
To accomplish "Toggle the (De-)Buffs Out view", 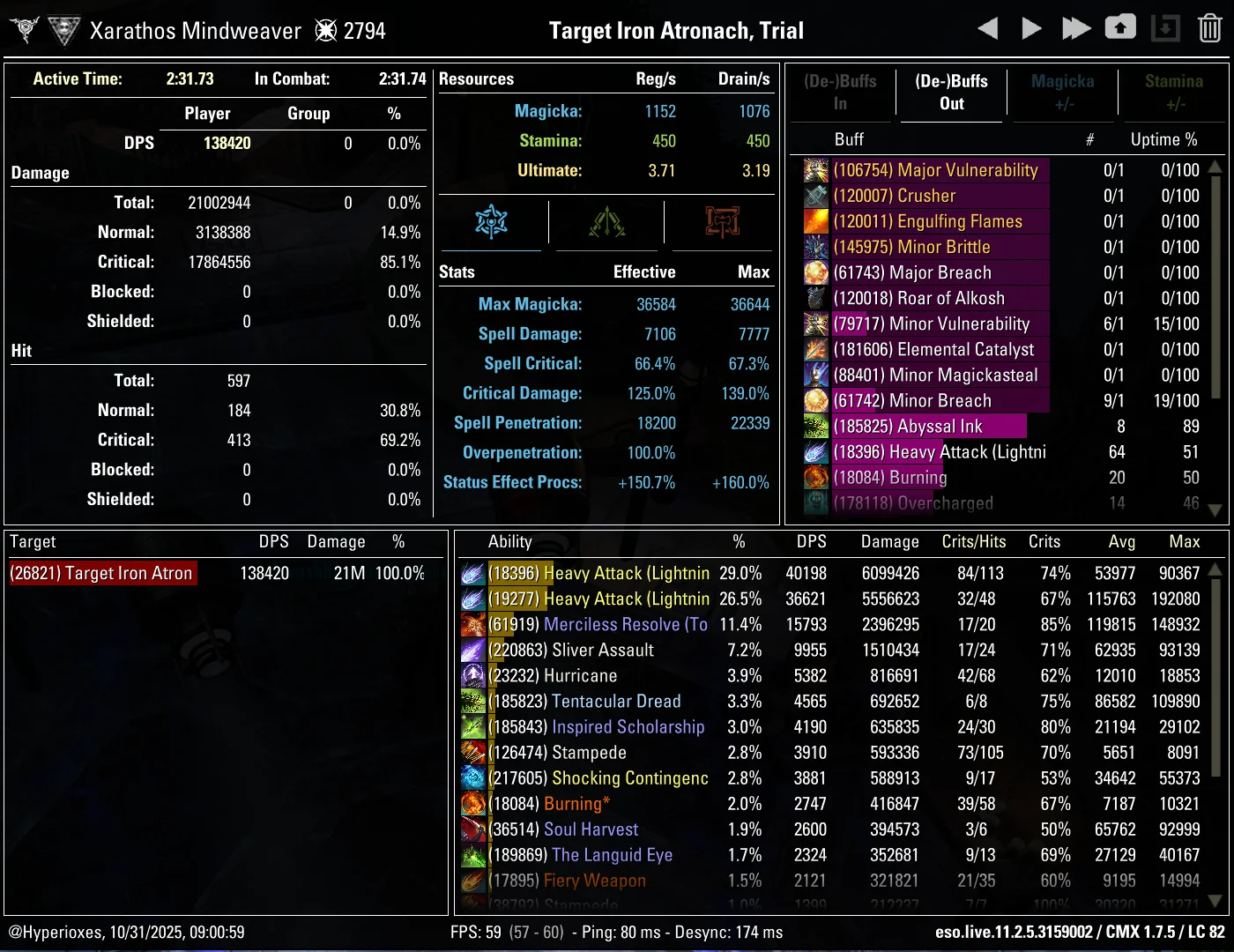I will coord(951,93).
